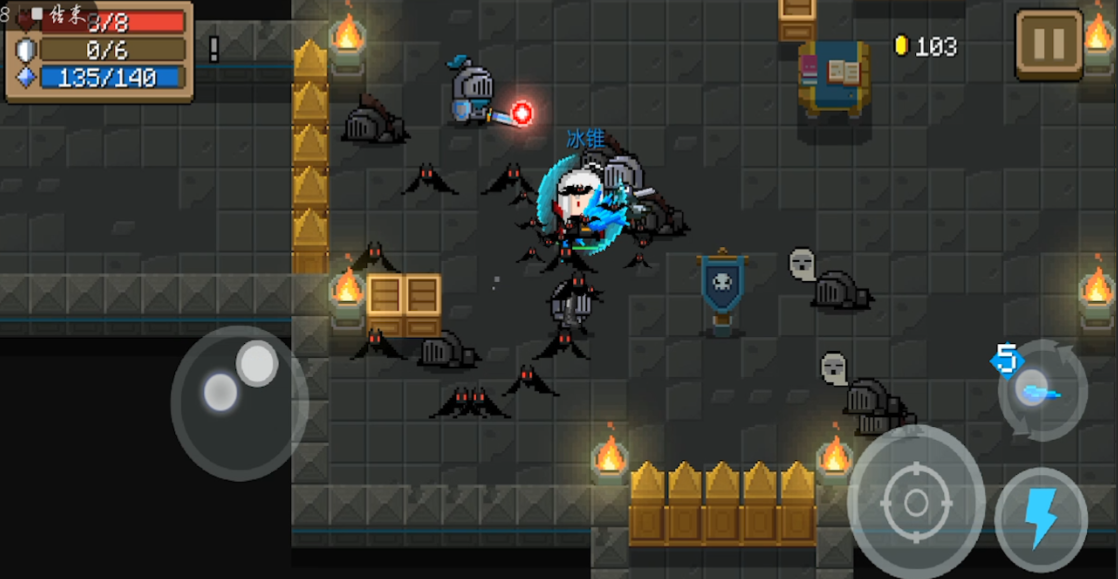Tap the crosshair attack button

coord(916,502)
